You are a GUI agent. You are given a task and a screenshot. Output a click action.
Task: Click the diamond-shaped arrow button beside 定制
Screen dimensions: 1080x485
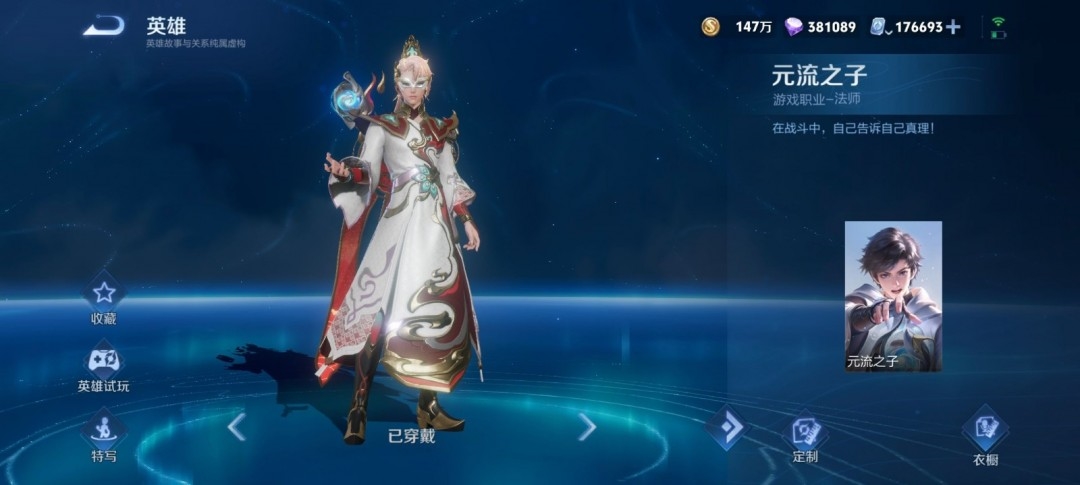point(726,428)
